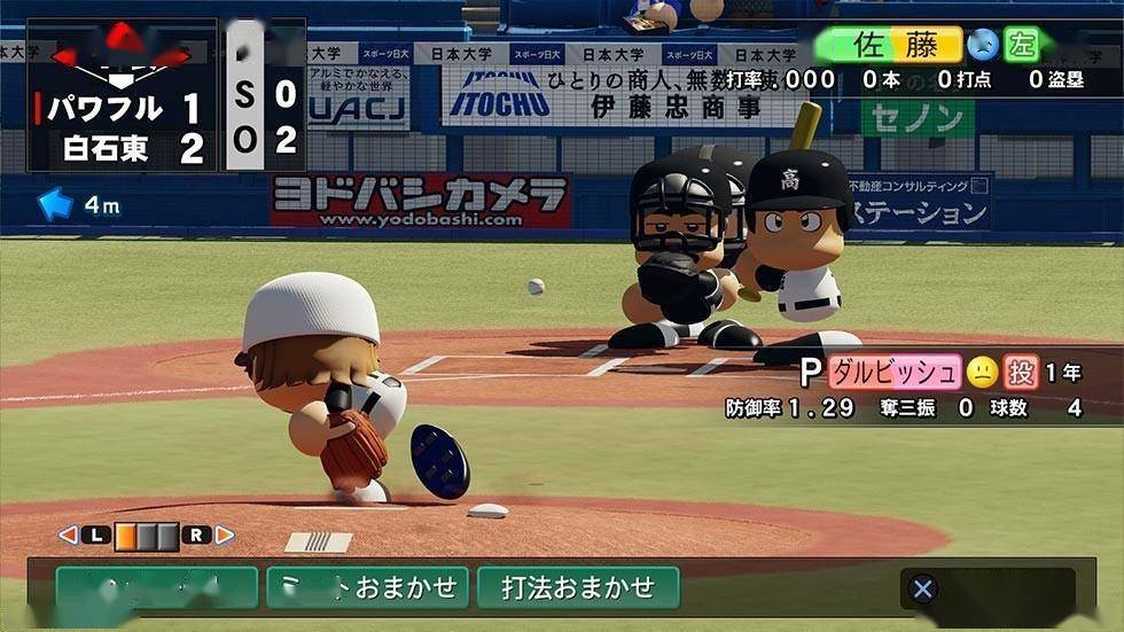Select the 打法おまかせ button

coord(578,588)
